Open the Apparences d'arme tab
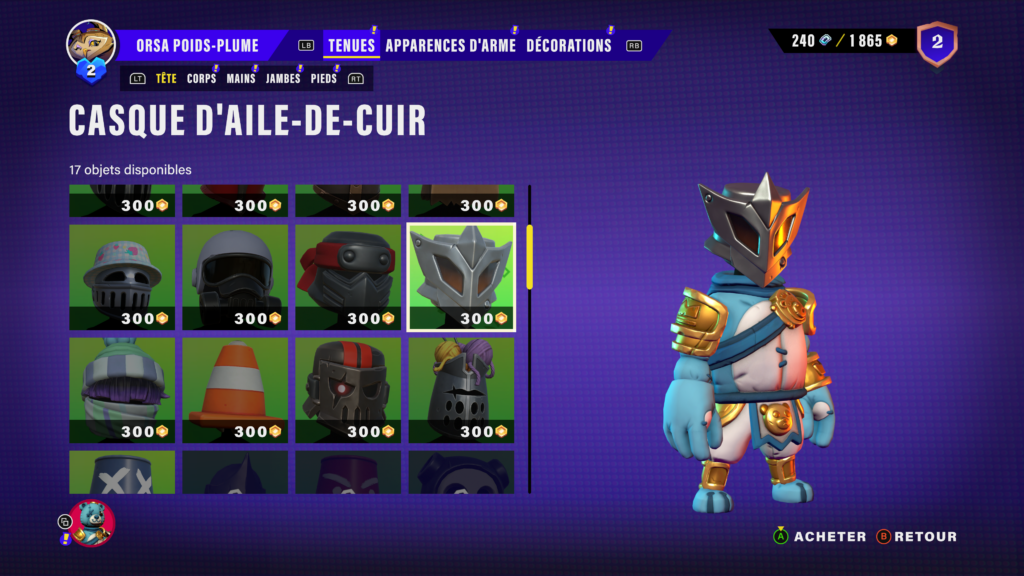 (450, 45)
